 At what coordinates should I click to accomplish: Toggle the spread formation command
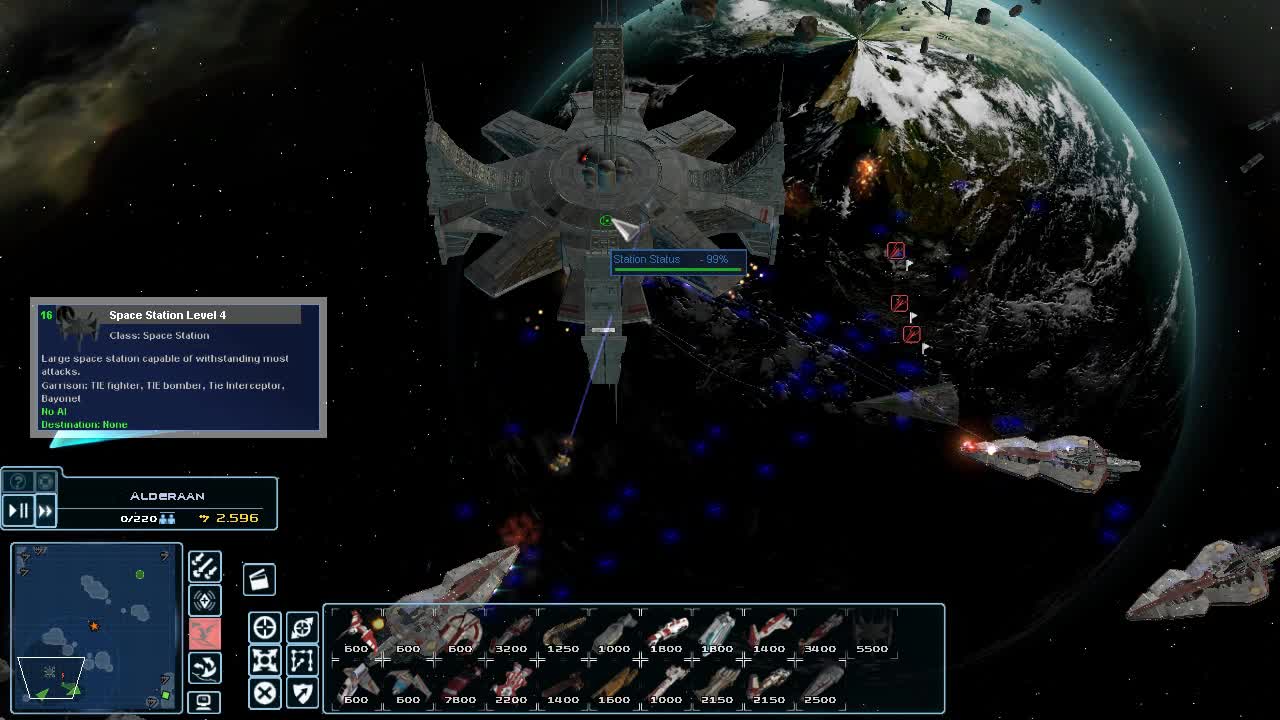click(x=265, y=661)
